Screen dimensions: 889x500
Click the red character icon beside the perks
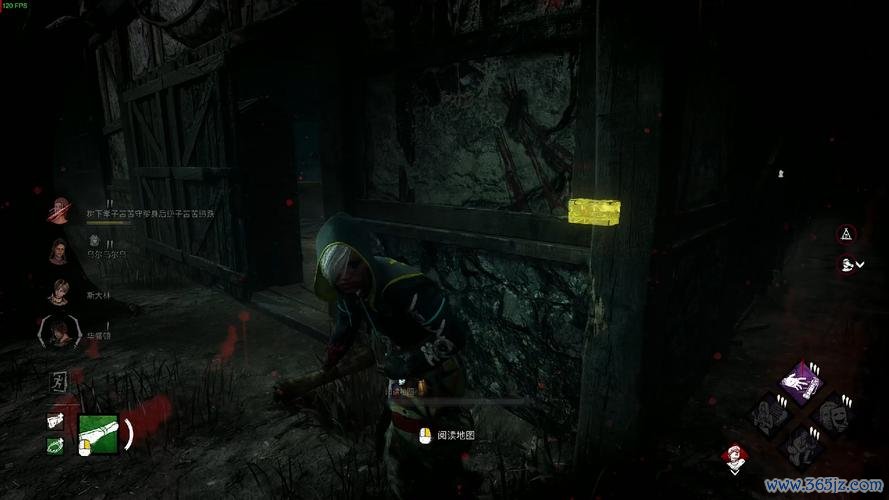point(733,456)
